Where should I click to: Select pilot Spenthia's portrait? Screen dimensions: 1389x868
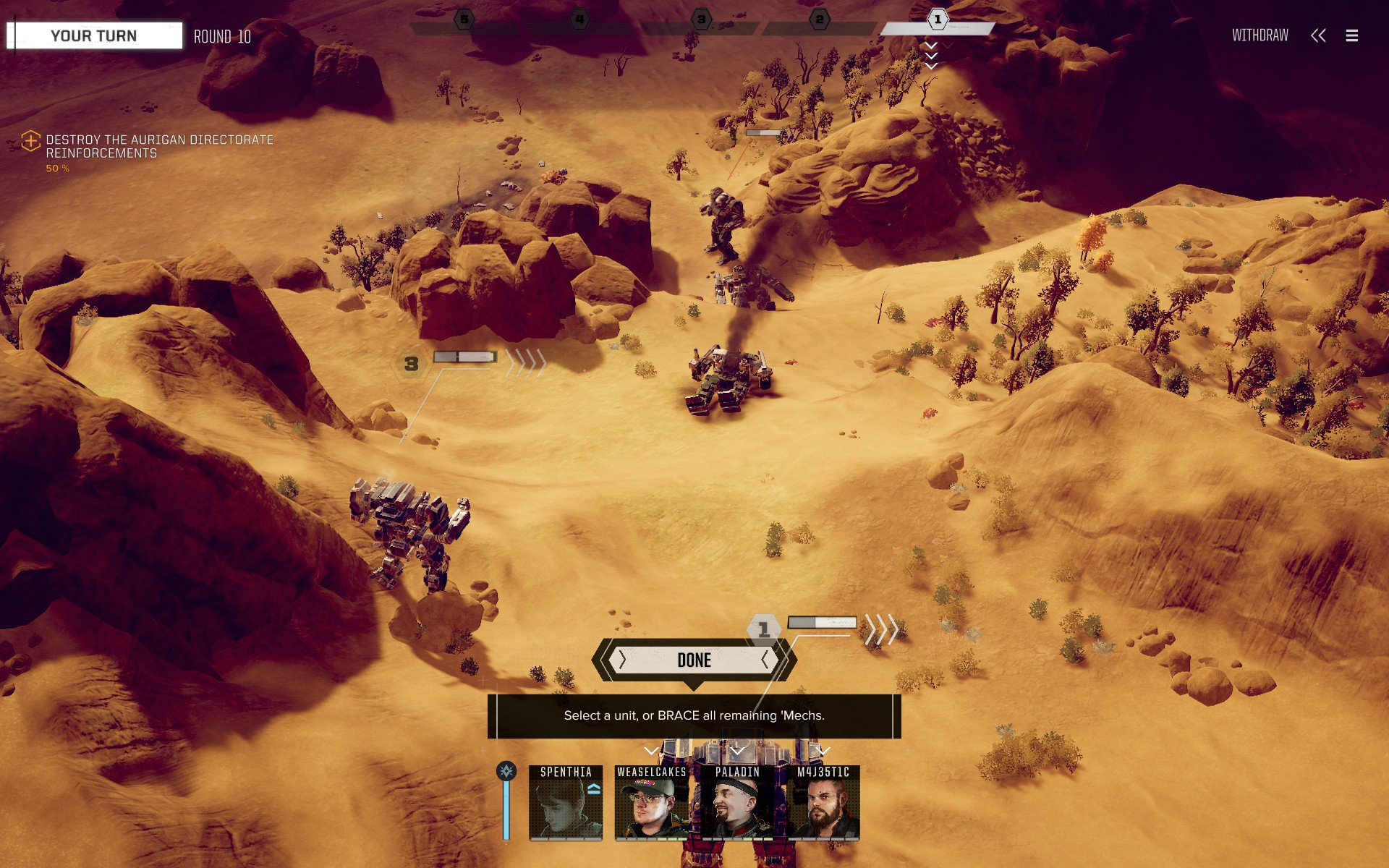(566, 803)
